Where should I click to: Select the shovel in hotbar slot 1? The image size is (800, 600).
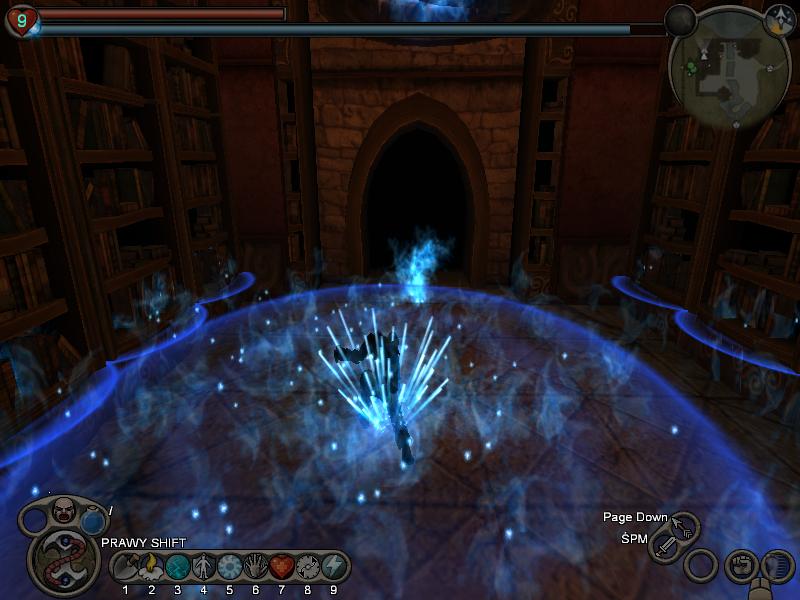tap(126, 566)
